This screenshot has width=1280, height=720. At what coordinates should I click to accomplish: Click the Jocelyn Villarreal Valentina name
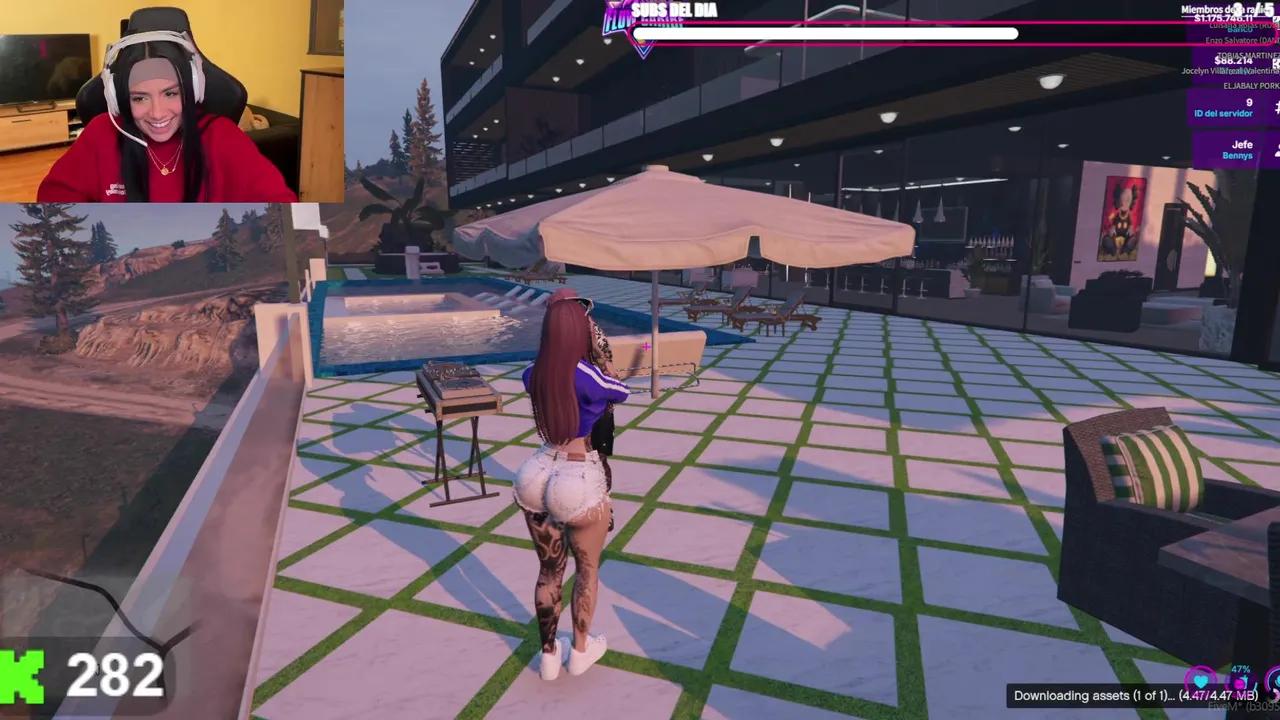1231,72
